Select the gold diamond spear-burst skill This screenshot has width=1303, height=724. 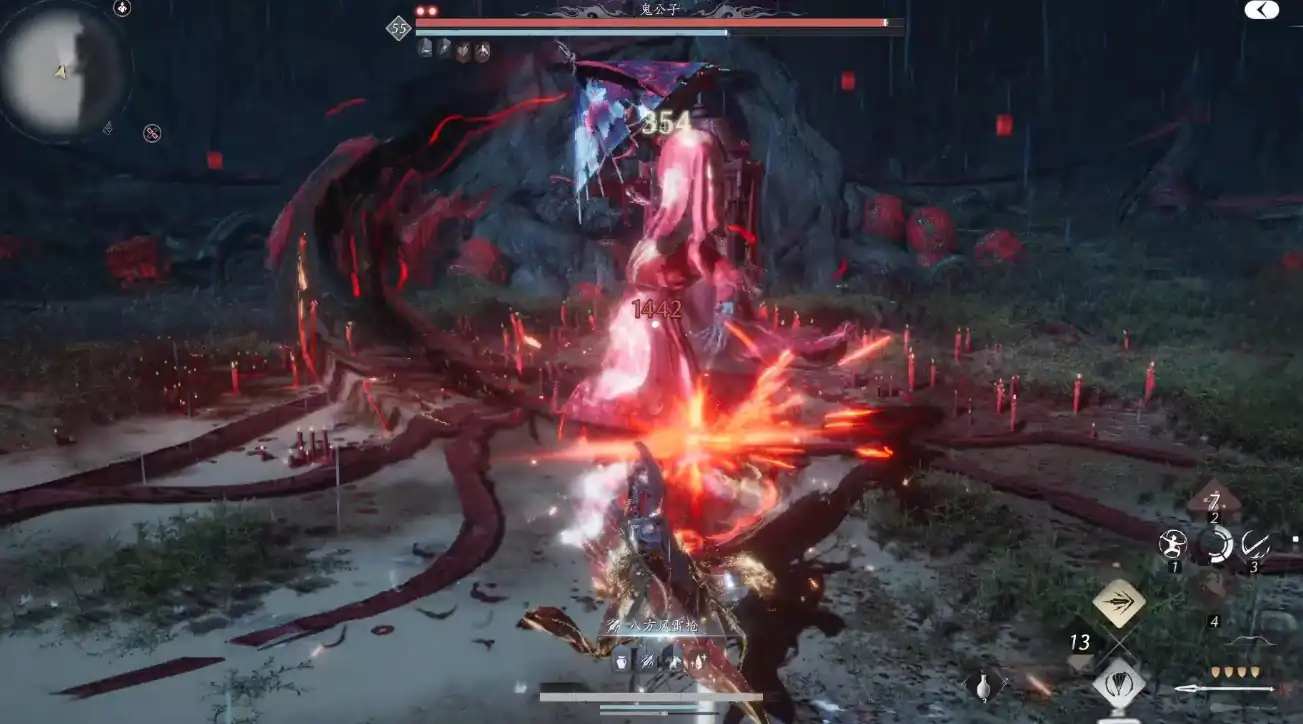[x=1119, y=603]
